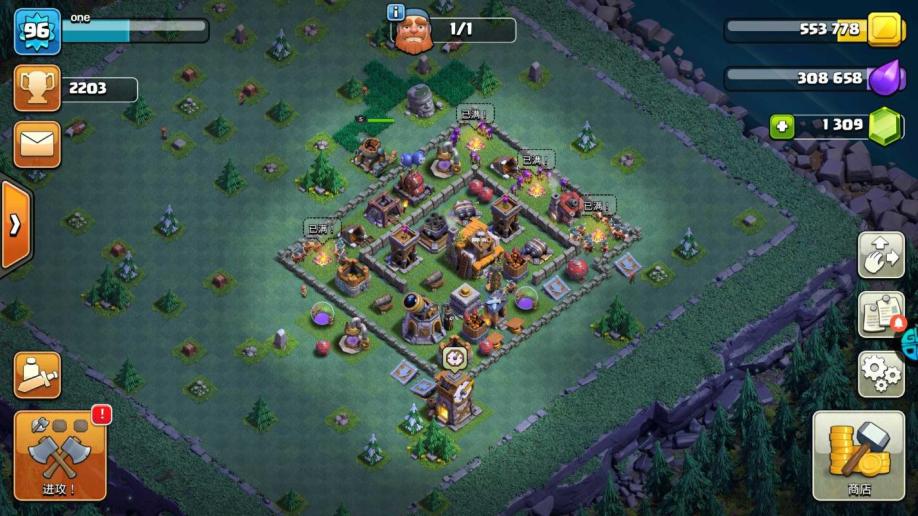Open master builder info button
This screenshot has height=516, width=918.
pos(396,12)
